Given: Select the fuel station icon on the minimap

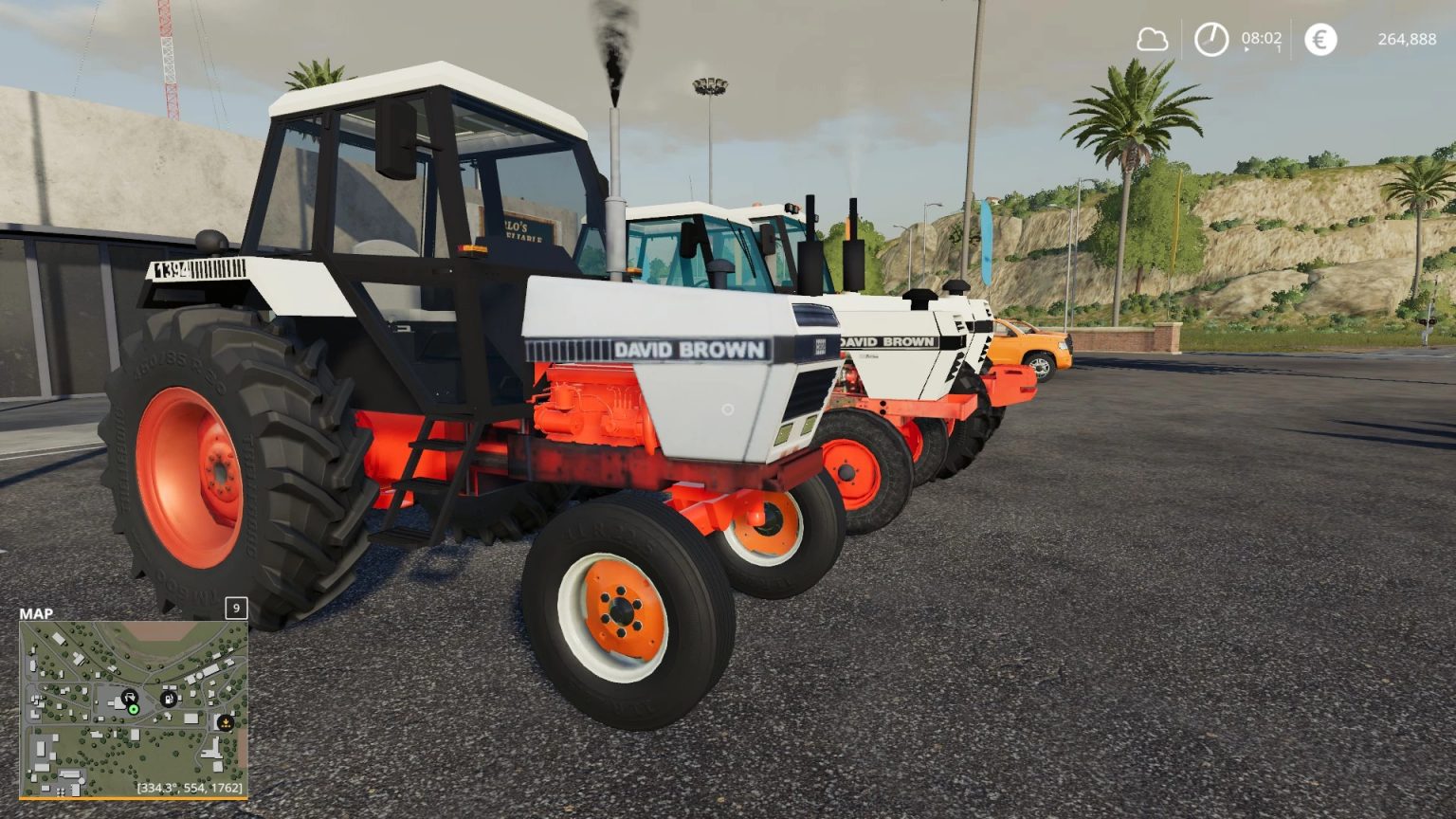Looking at the screenshot, I should pyautogui.click(x=169, y=699).
